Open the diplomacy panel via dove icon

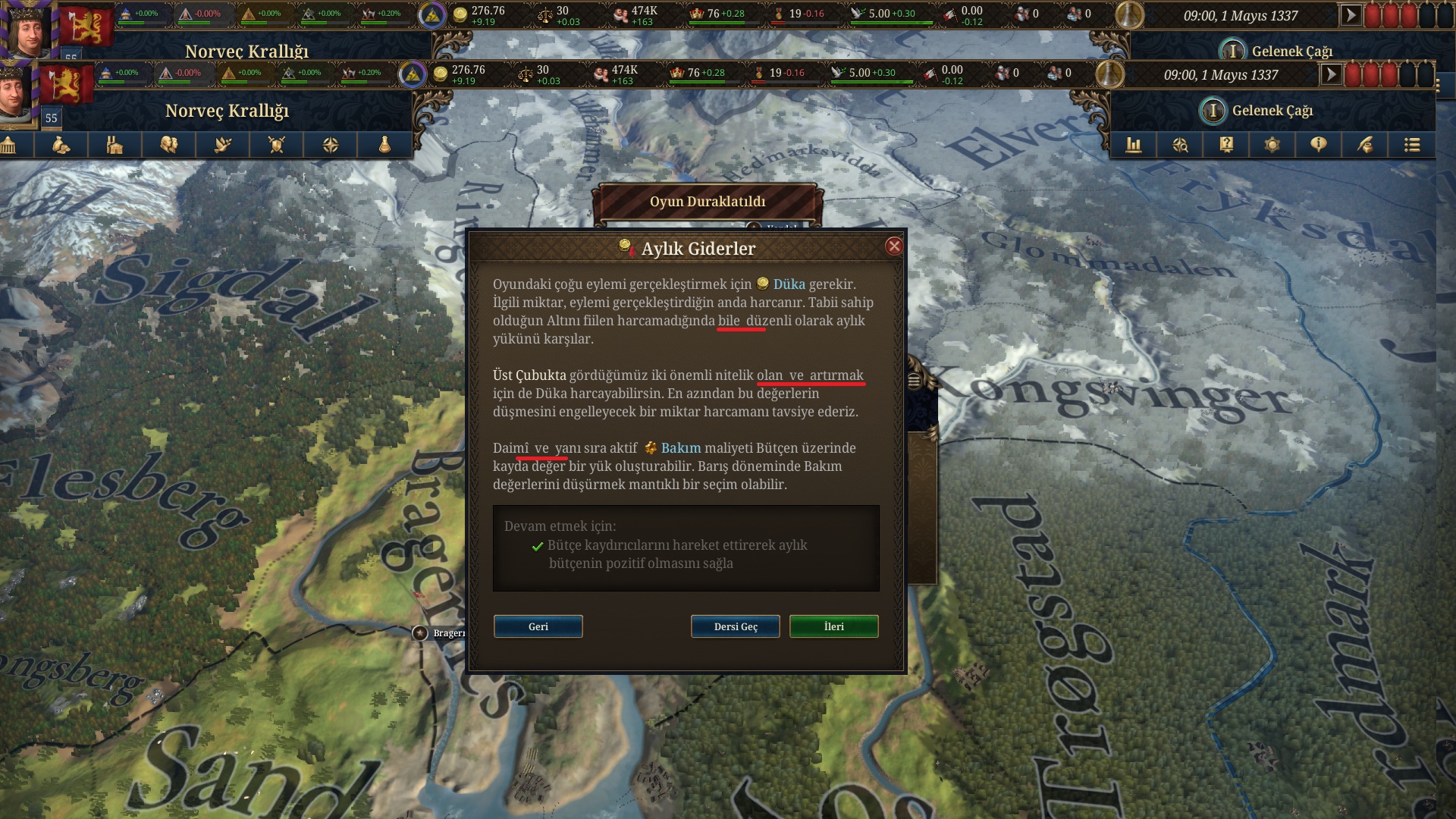pyautogui.click(x=222, y=144)
